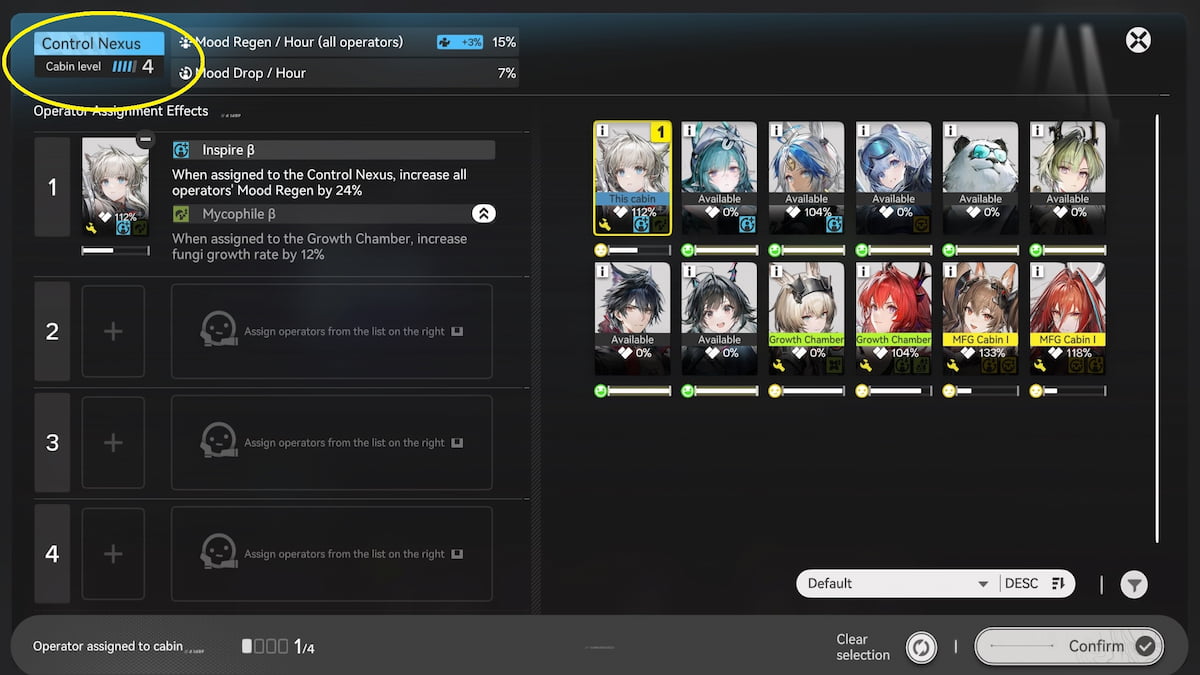Toggle the DESC sort order
This screenshot has width=1200, height=675.
point(1036,584)
